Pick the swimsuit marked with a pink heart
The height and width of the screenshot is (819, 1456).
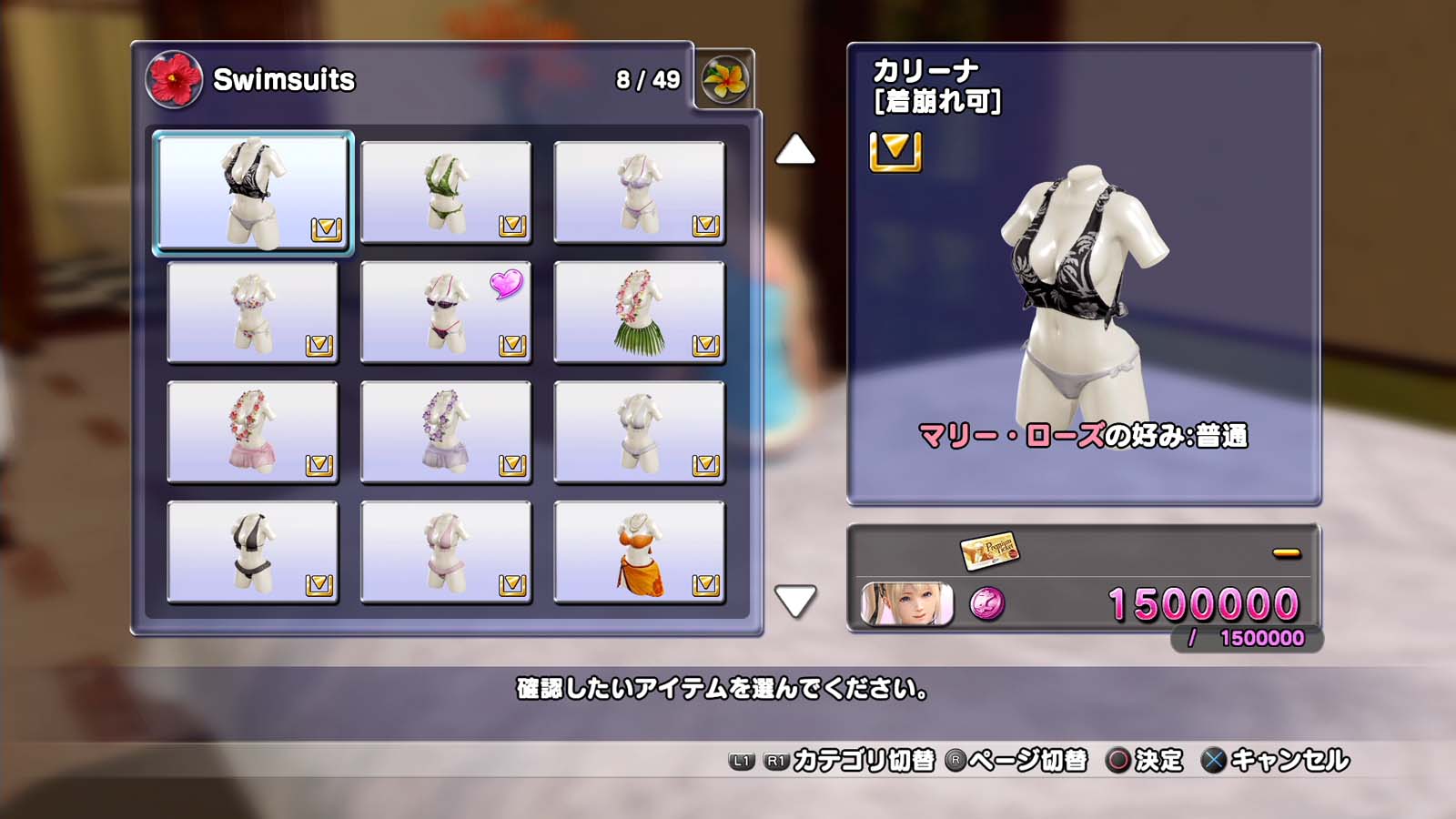point(446,312)
